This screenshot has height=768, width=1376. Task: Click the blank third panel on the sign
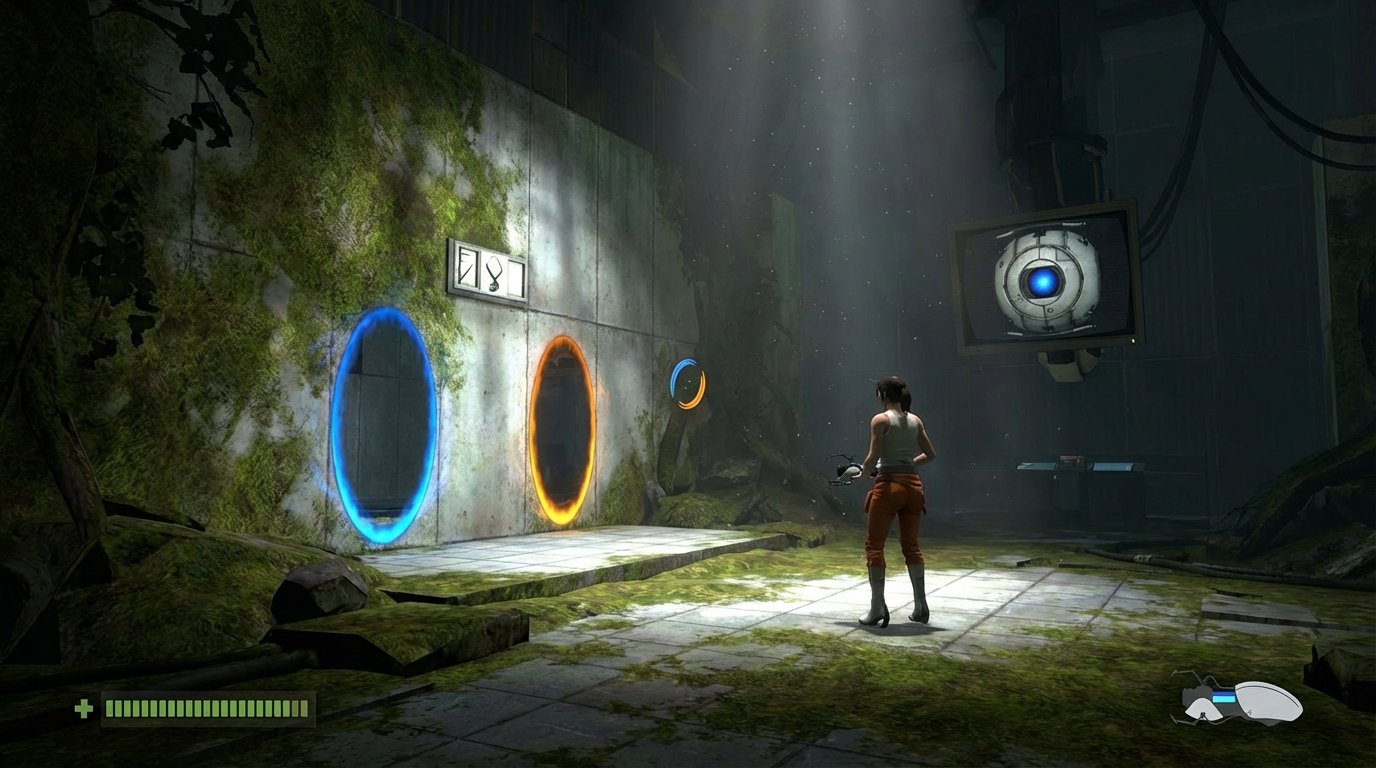point(516,277)
